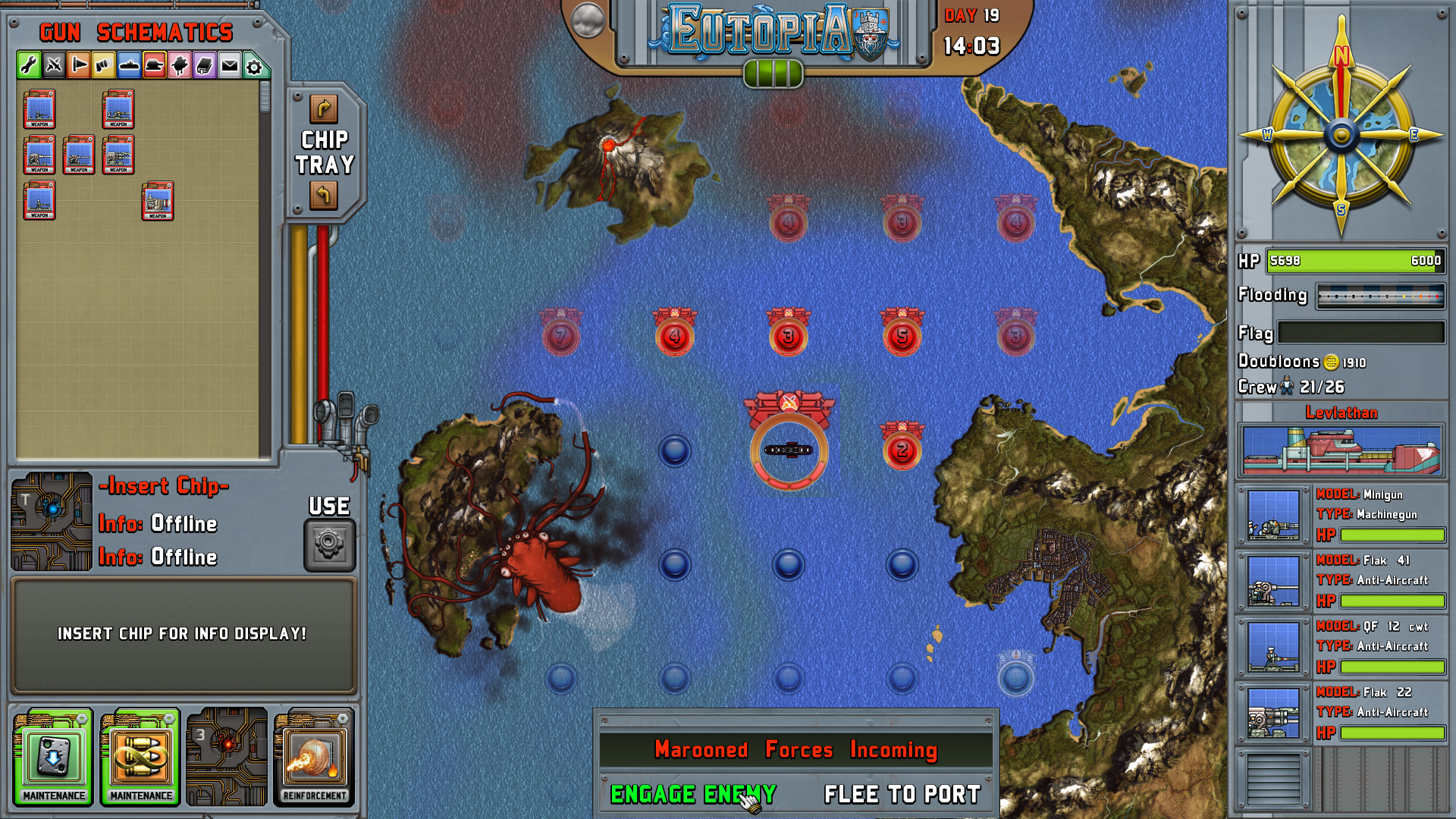This screenshot has height=819, width=1456.
Task: Open the Insert Chip slot
Action: (52, 521)
